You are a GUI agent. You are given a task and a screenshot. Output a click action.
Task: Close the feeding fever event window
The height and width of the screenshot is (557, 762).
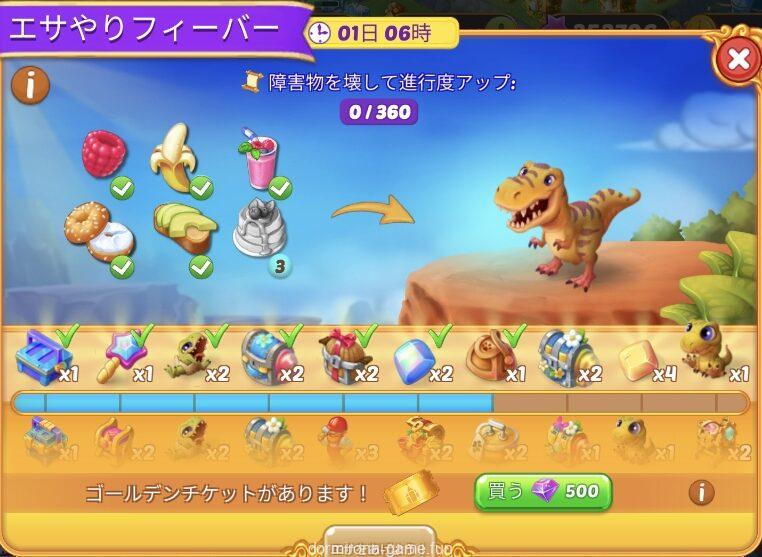tap(738, 60)
